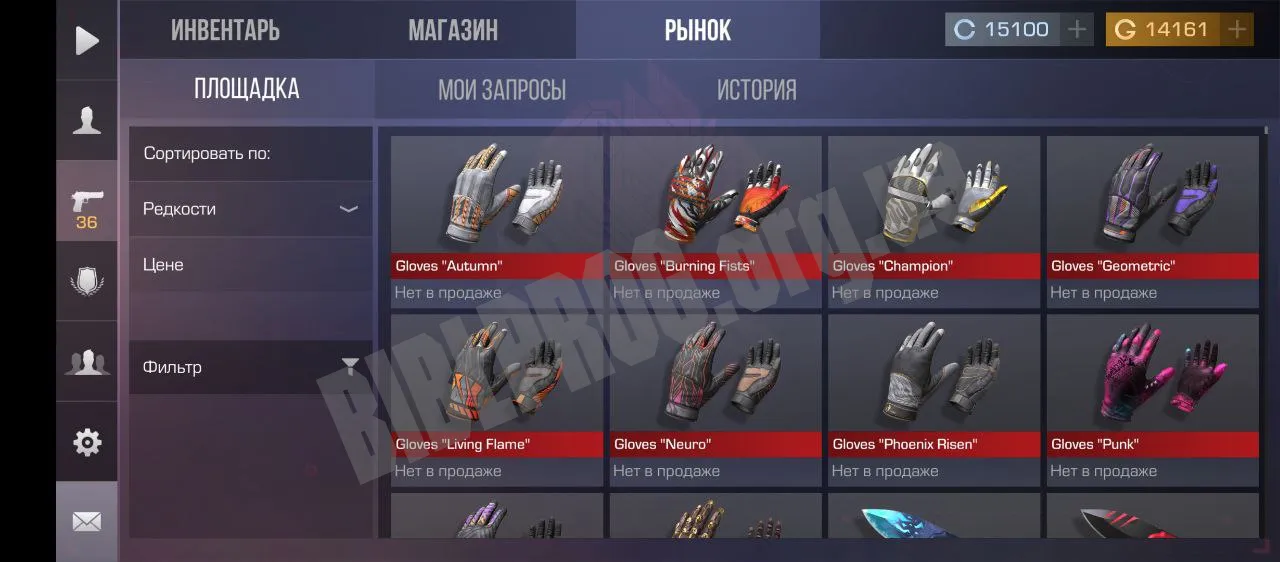Sort listings by Редкости

point(250,209)
